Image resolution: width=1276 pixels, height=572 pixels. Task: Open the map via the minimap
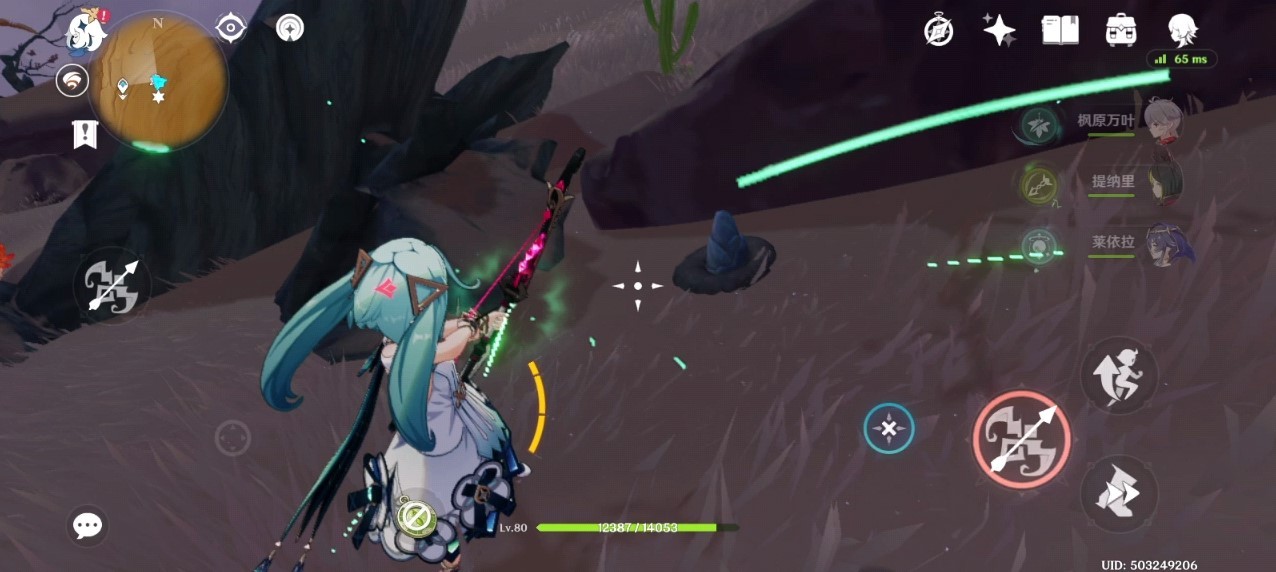(x=160, y=82)
